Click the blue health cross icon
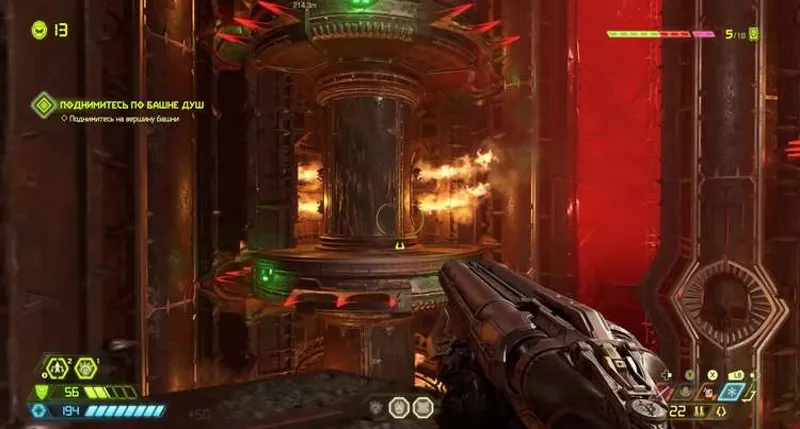This screenshot has height=429, width=800. tap(40, 411)
